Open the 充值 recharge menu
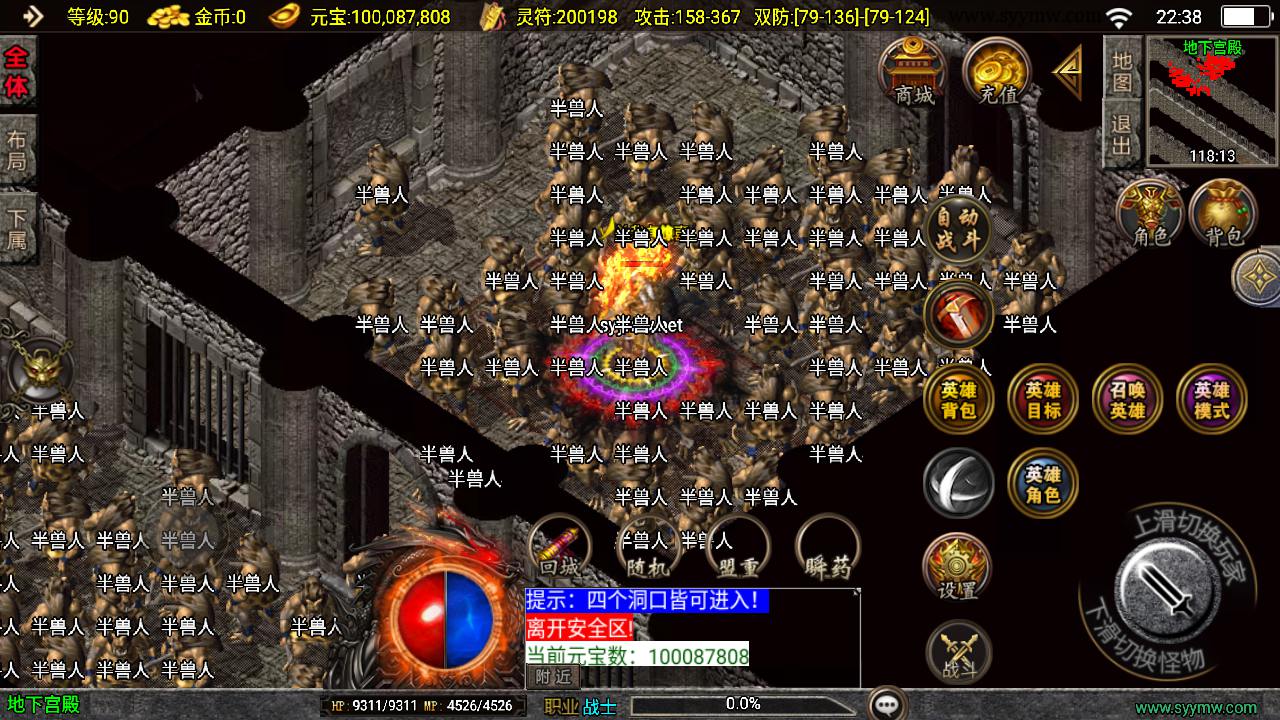This screenshot has width=1280, height=720. [997, 70]
